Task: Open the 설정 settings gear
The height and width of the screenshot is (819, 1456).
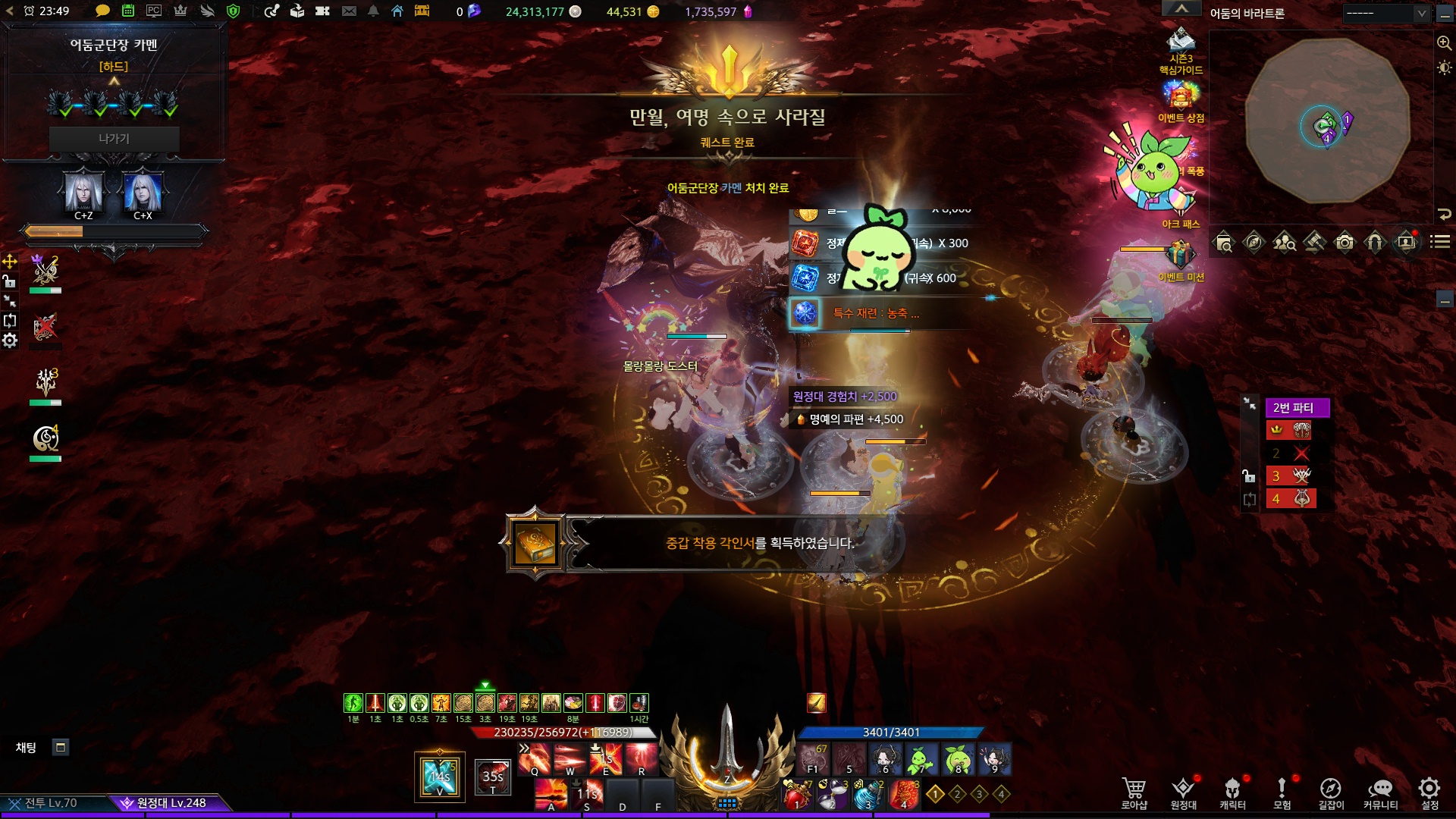Action: (x=1429, y=792)
